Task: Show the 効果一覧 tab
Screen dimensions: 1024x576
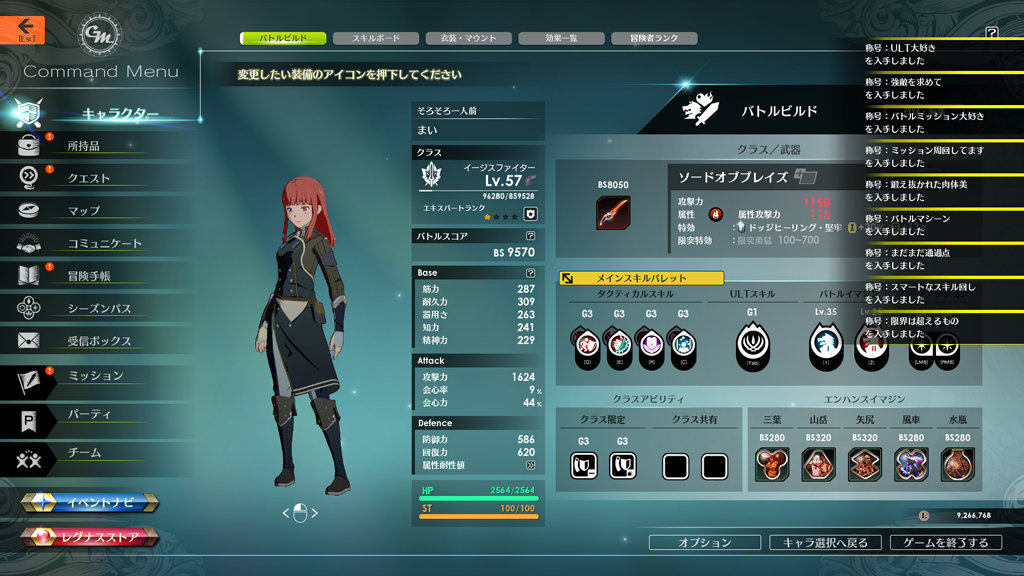Action: coord(561,38)
